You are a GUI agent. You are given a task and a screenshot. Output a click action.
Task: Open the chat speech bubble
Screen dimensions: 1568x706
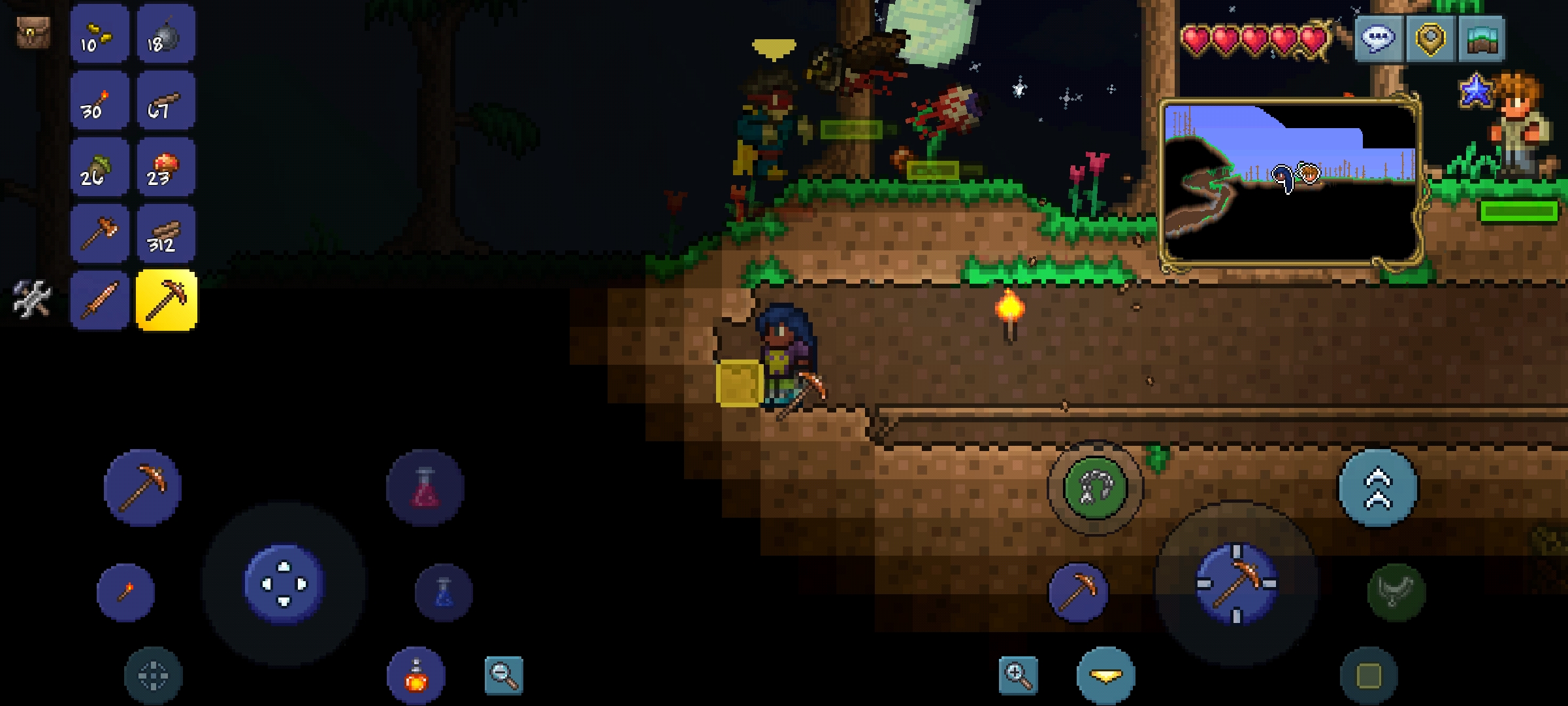1379,39
